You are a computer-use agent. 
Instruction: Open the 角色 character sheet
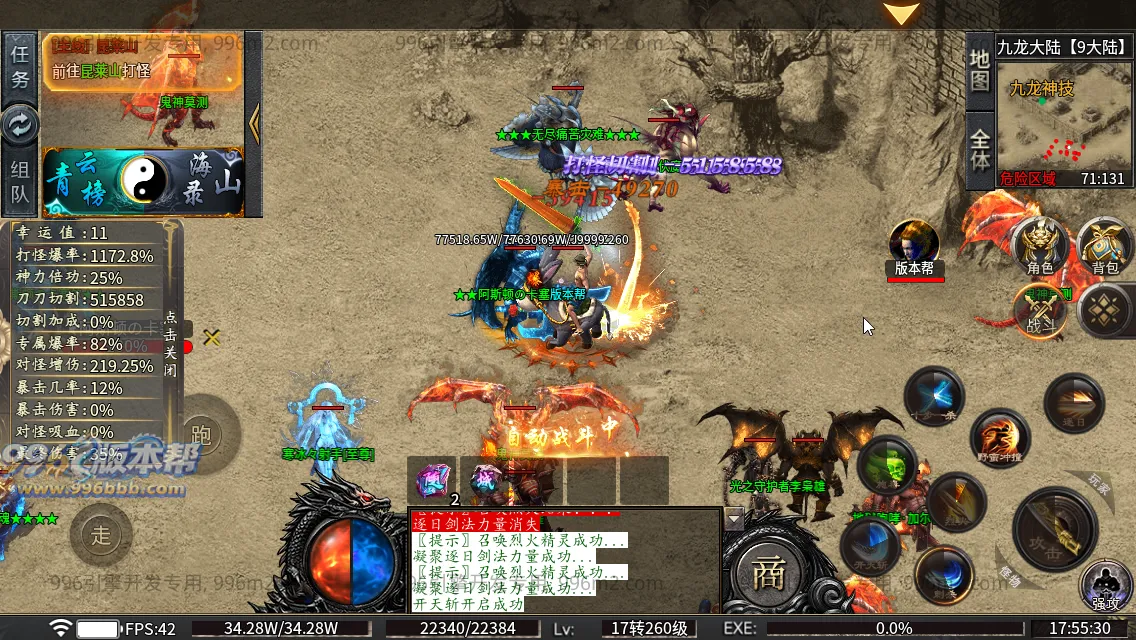pos(1040,245)
